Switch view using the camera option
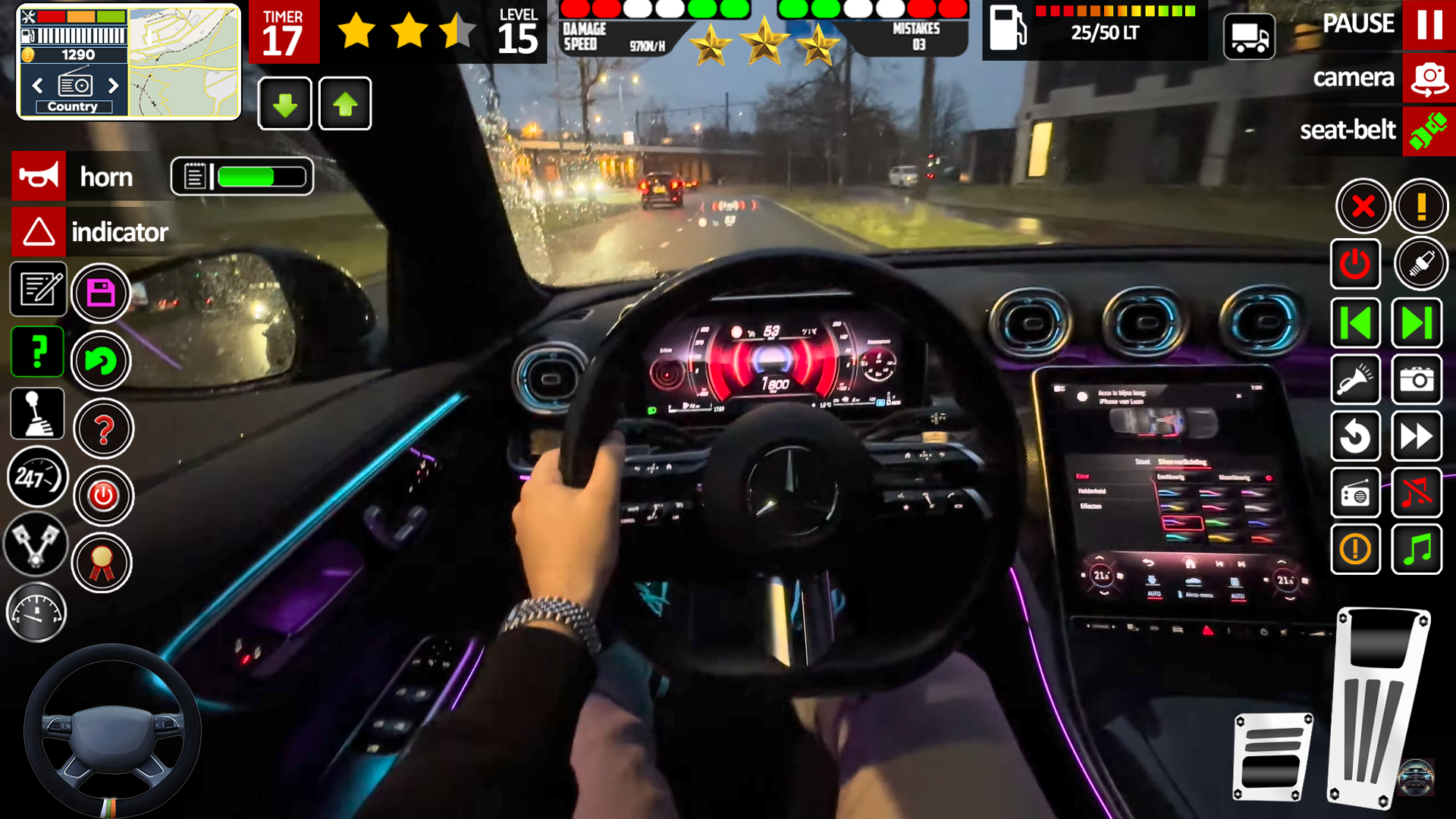This screenshot has height=819, width=1456. (1429, 77)
